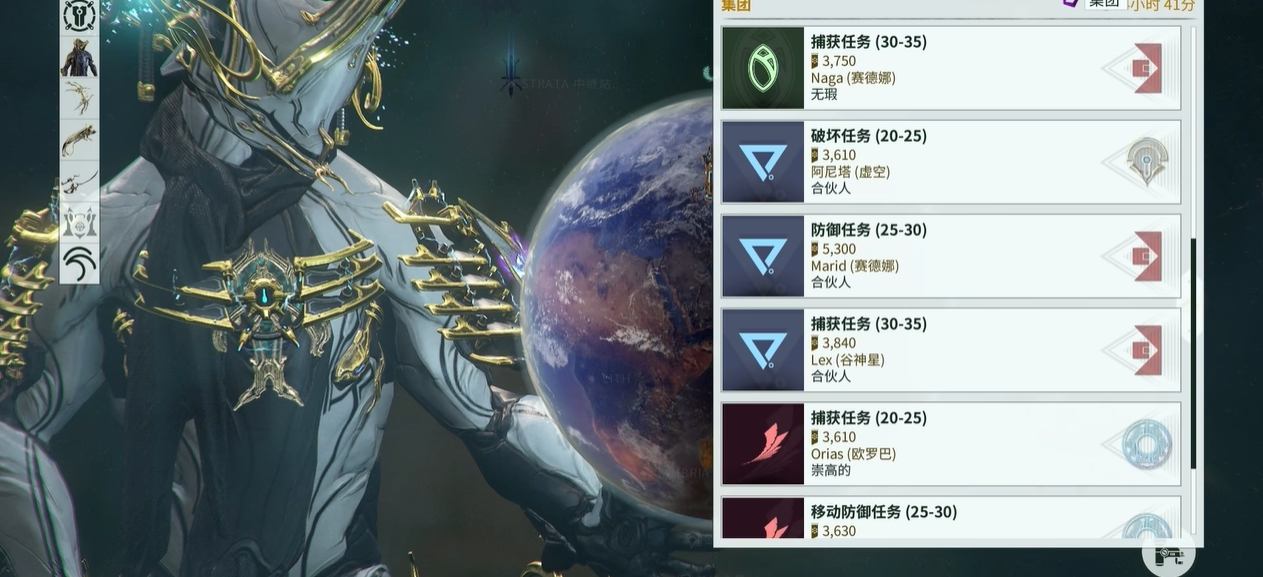Select the Naga capture mission row

point(950,68)
